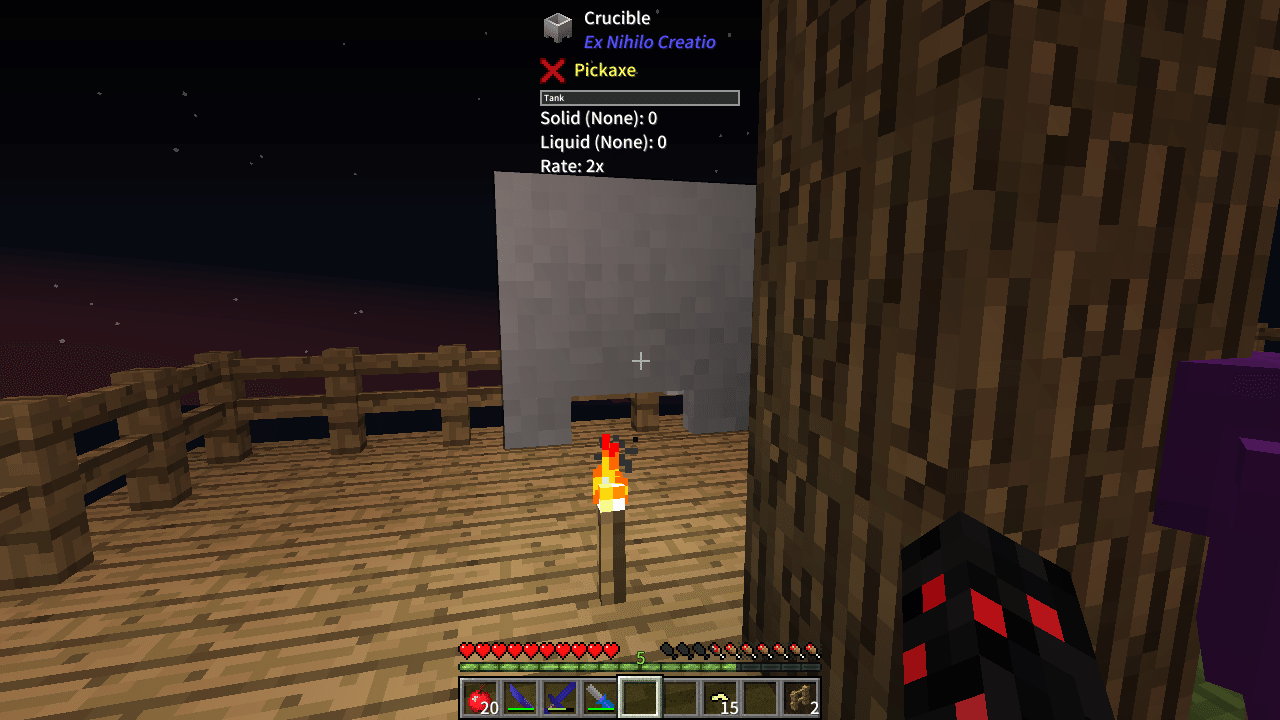Screen dimensions: 1280x720
Task: Click the red X beside the Pickaxe label
Action: tap(553, 70)
